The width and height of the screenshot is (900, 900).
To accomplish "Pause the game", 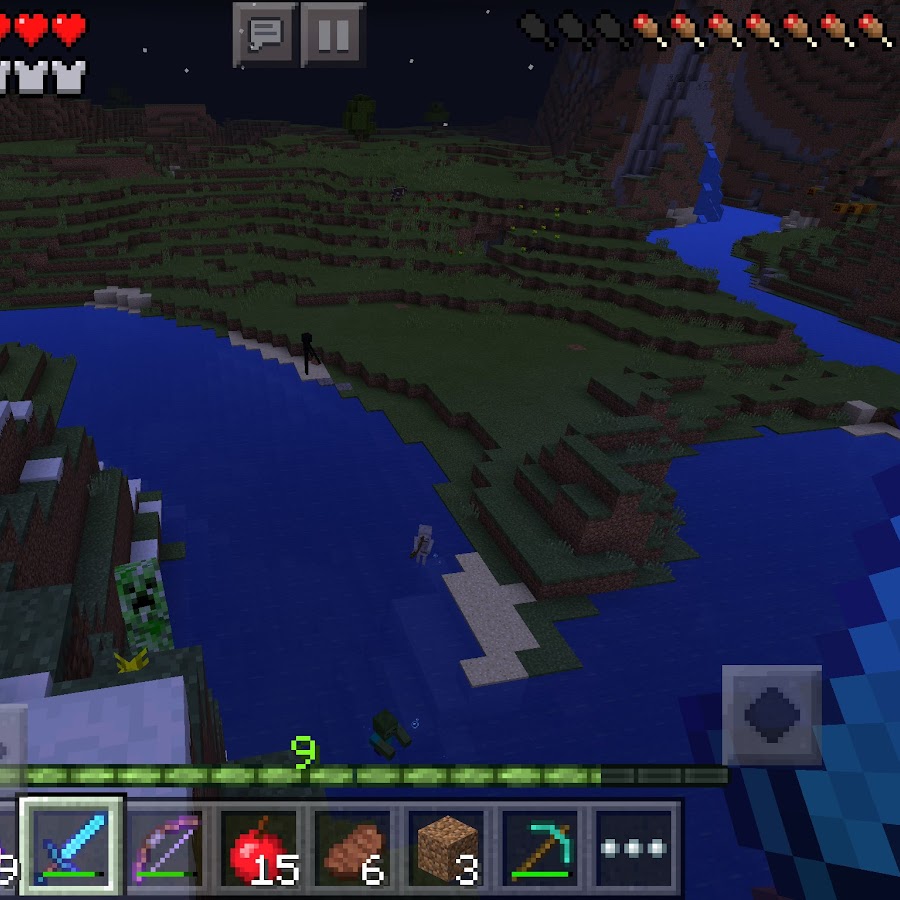I will tap(333, 35).
